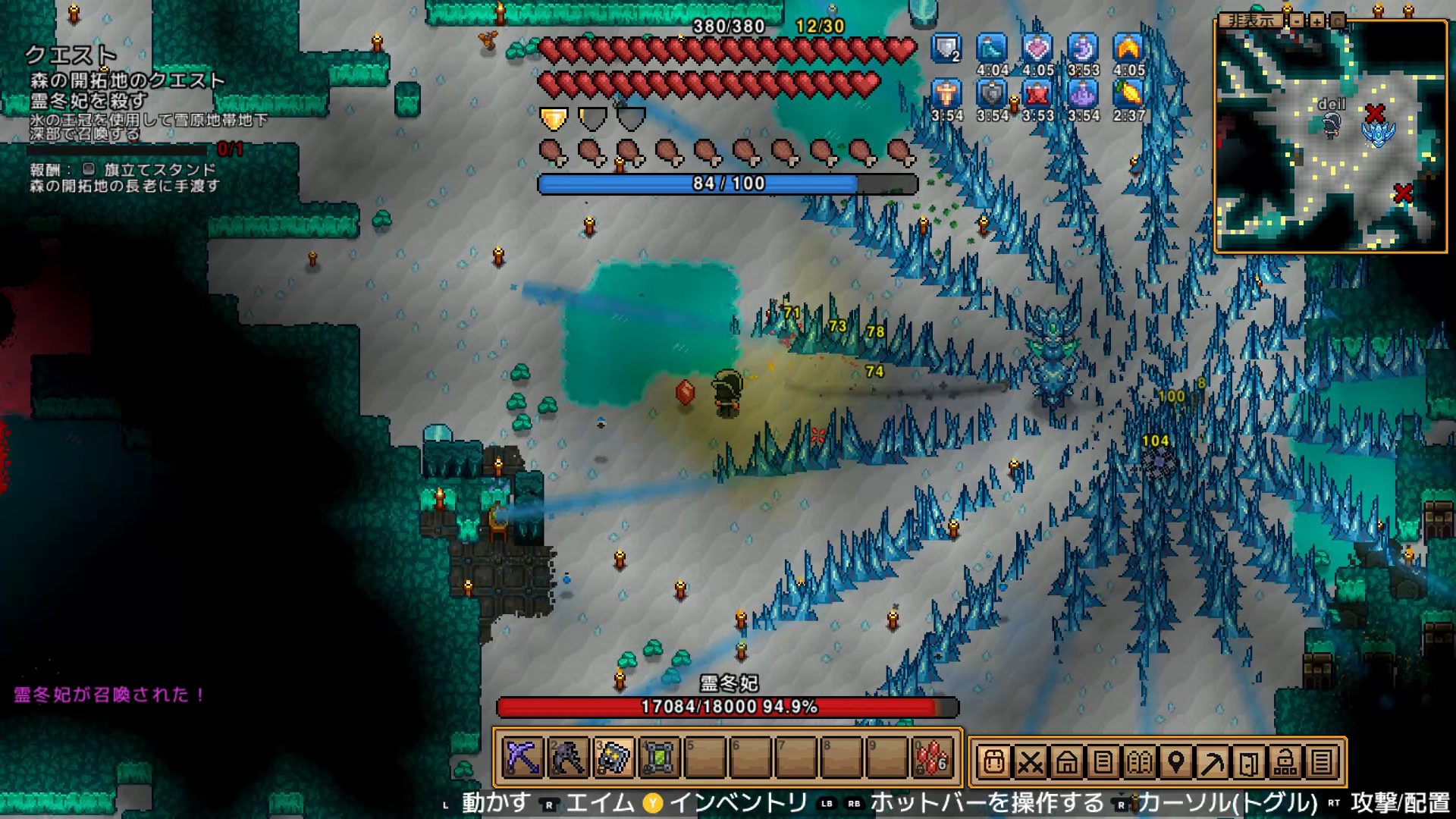
Task: Select the green framed item hotbar slot
Action: click(659, 758)
